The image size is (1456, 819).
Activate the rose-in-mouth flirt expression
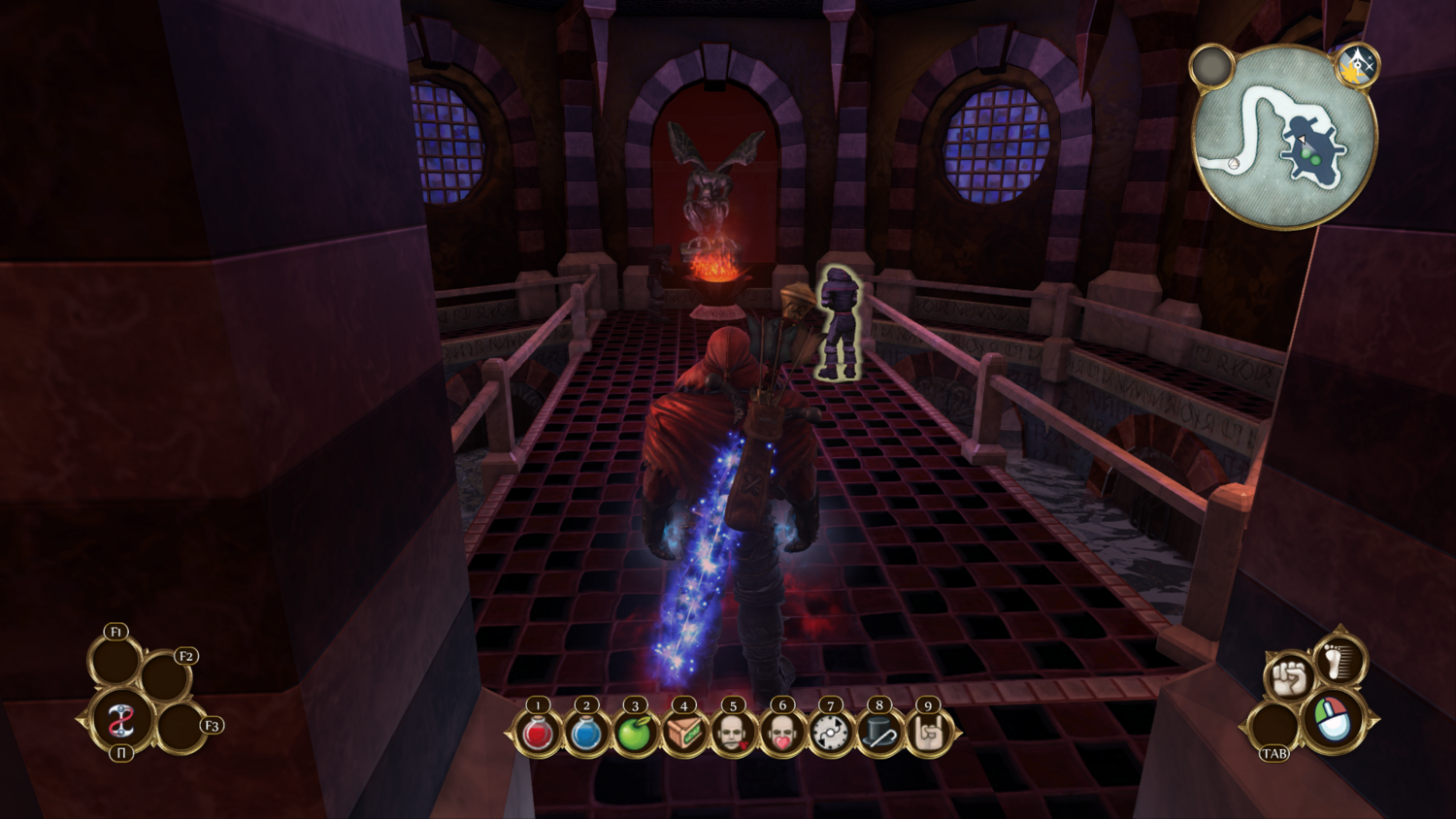[x=733, y=734]
